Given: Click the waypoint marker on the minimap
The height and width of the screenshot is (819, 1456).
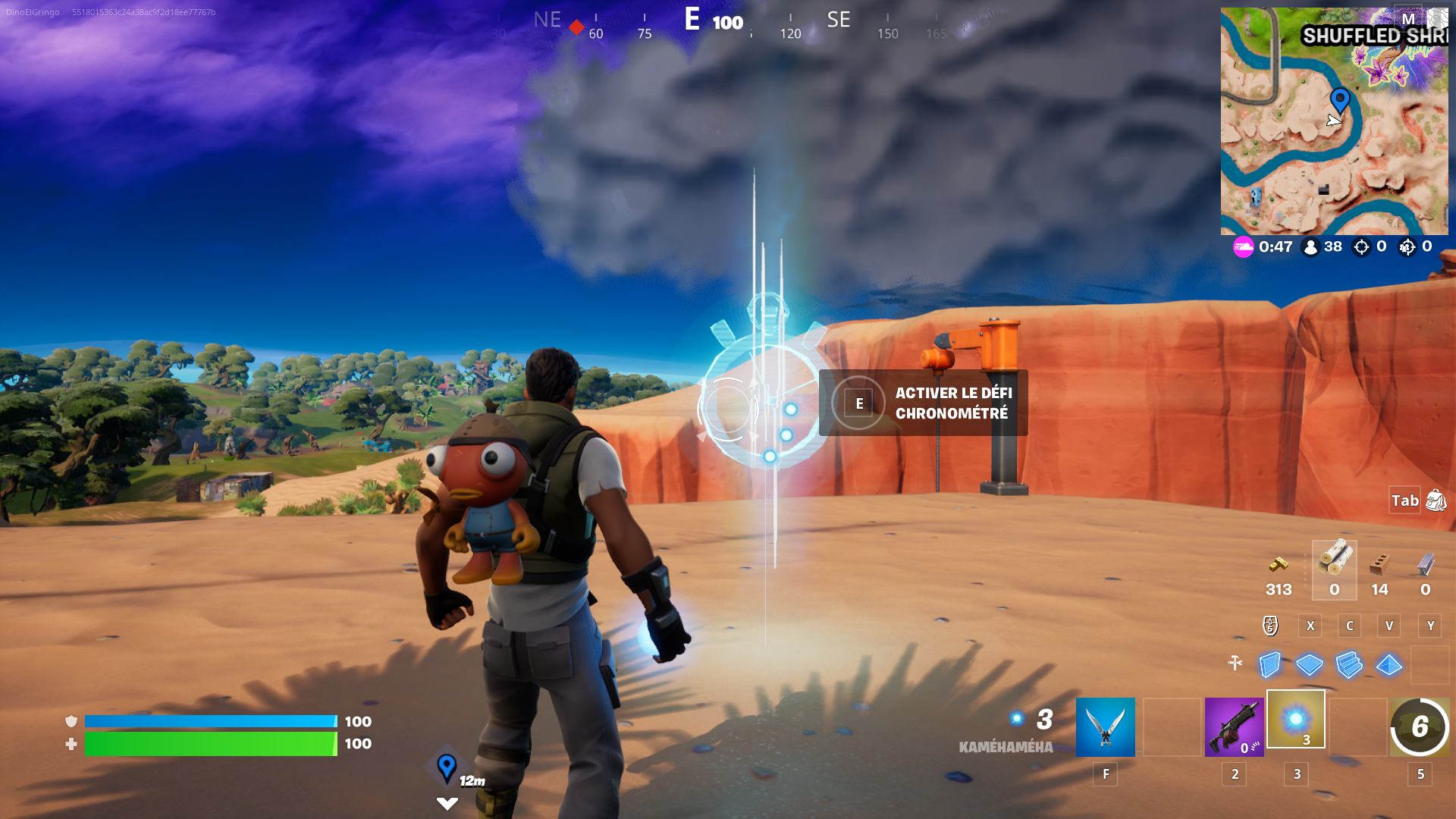Looking at the screenshot, I should pos(1340,99).
